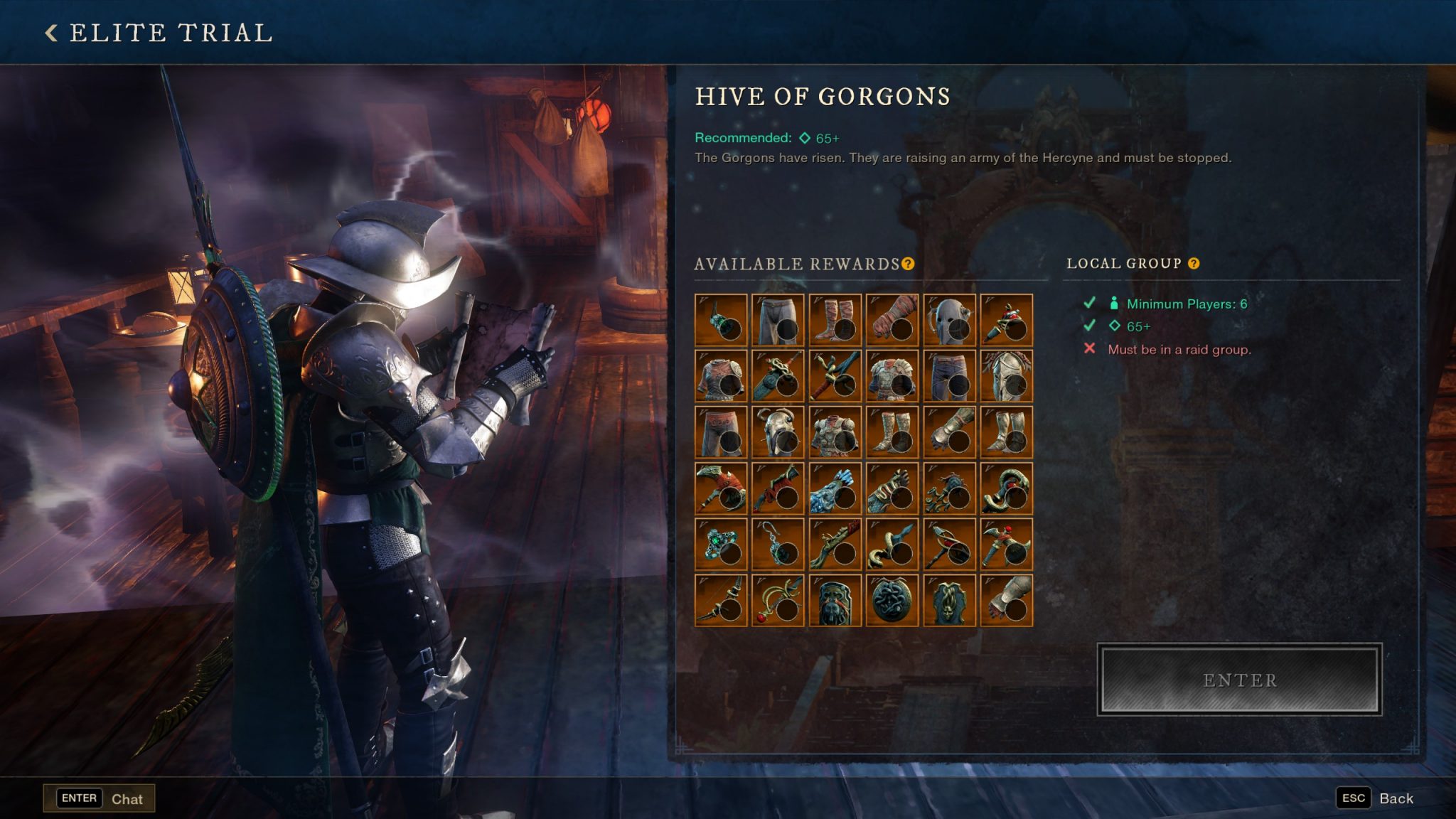Screen dimensions: 1456x819
Task: Collapse back via the Elite Trial chevron
Action: click(x=50, y=32)
